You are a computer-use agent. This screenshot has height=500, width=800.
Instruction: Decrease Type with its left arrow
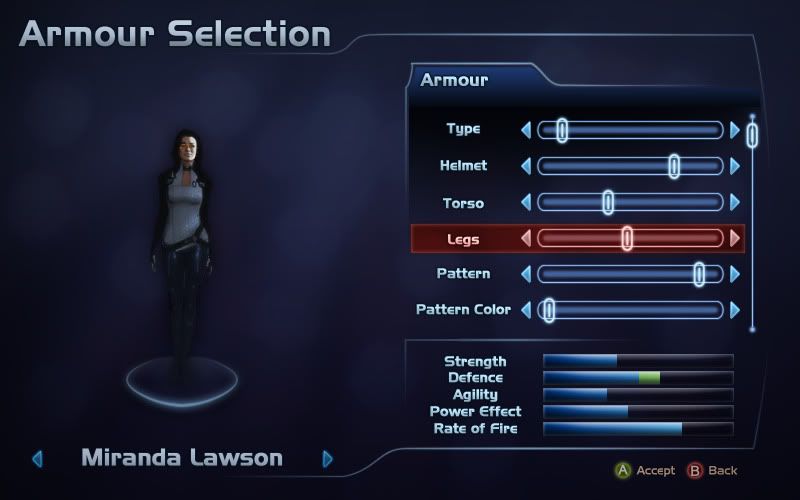click(526, 130)
